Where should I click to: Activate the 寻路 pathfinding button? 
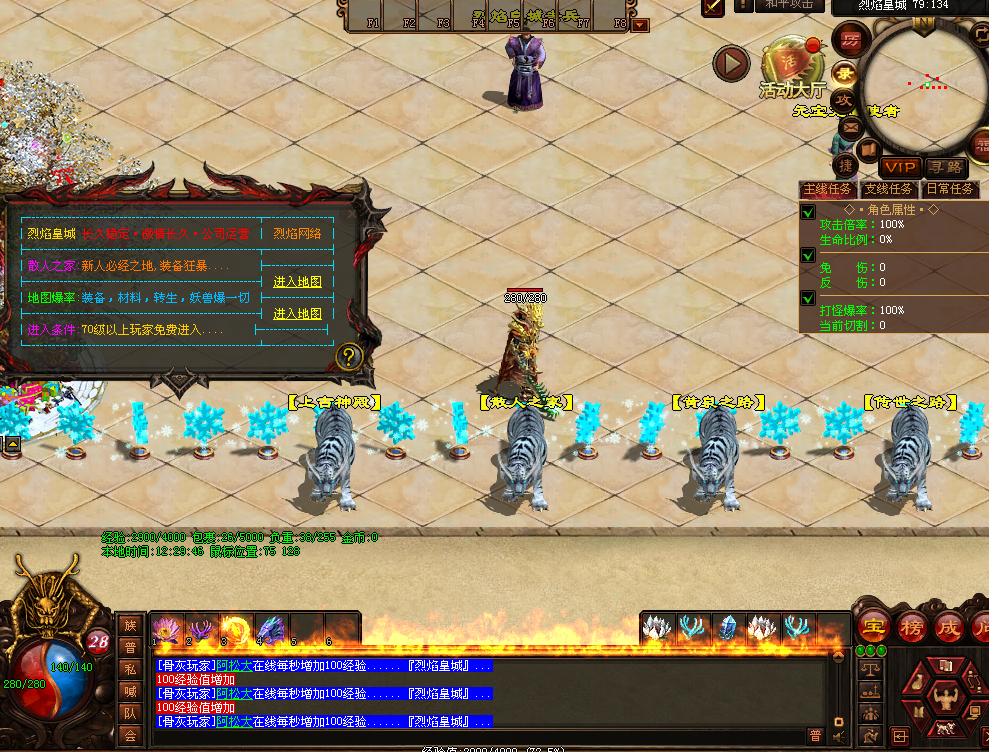(x=945, y=167)
